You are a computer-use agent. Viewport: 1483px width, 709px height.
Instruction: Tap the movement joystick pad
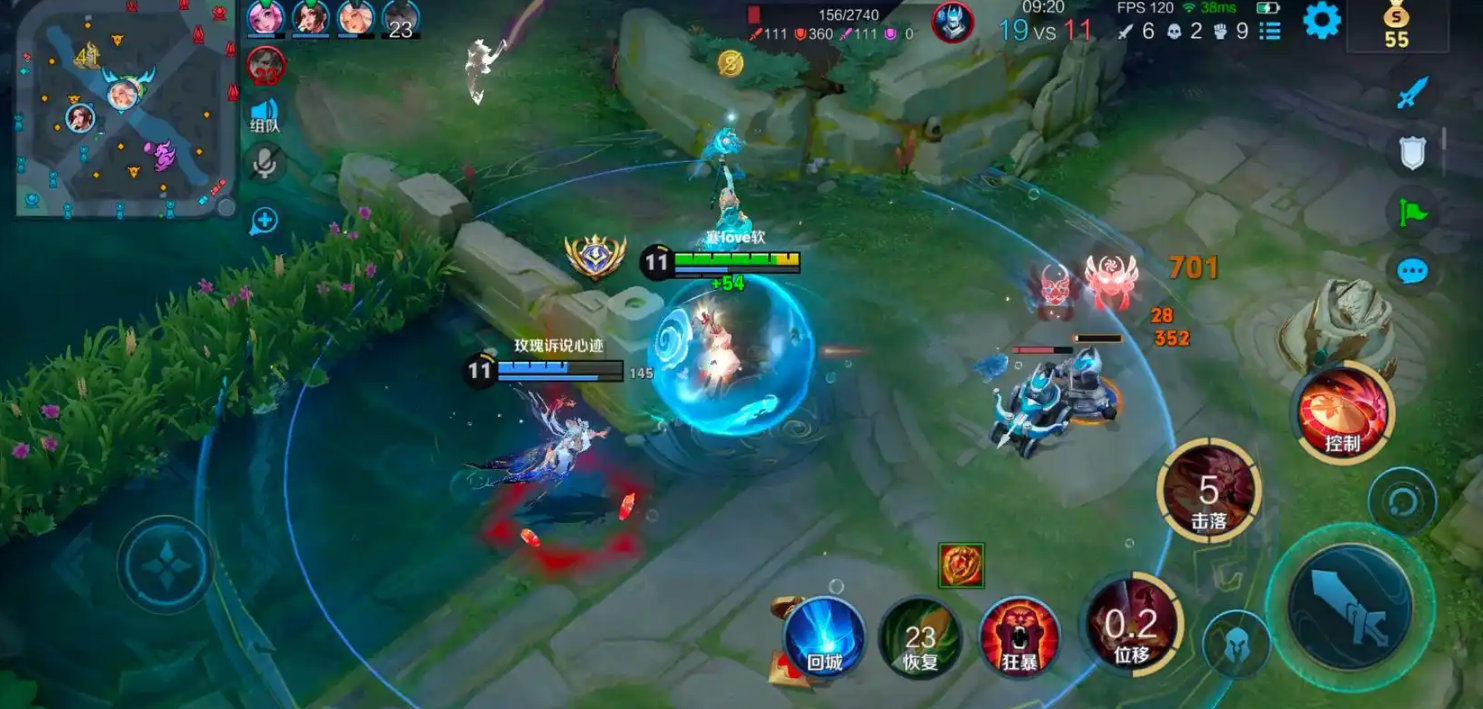coord(165,565)
